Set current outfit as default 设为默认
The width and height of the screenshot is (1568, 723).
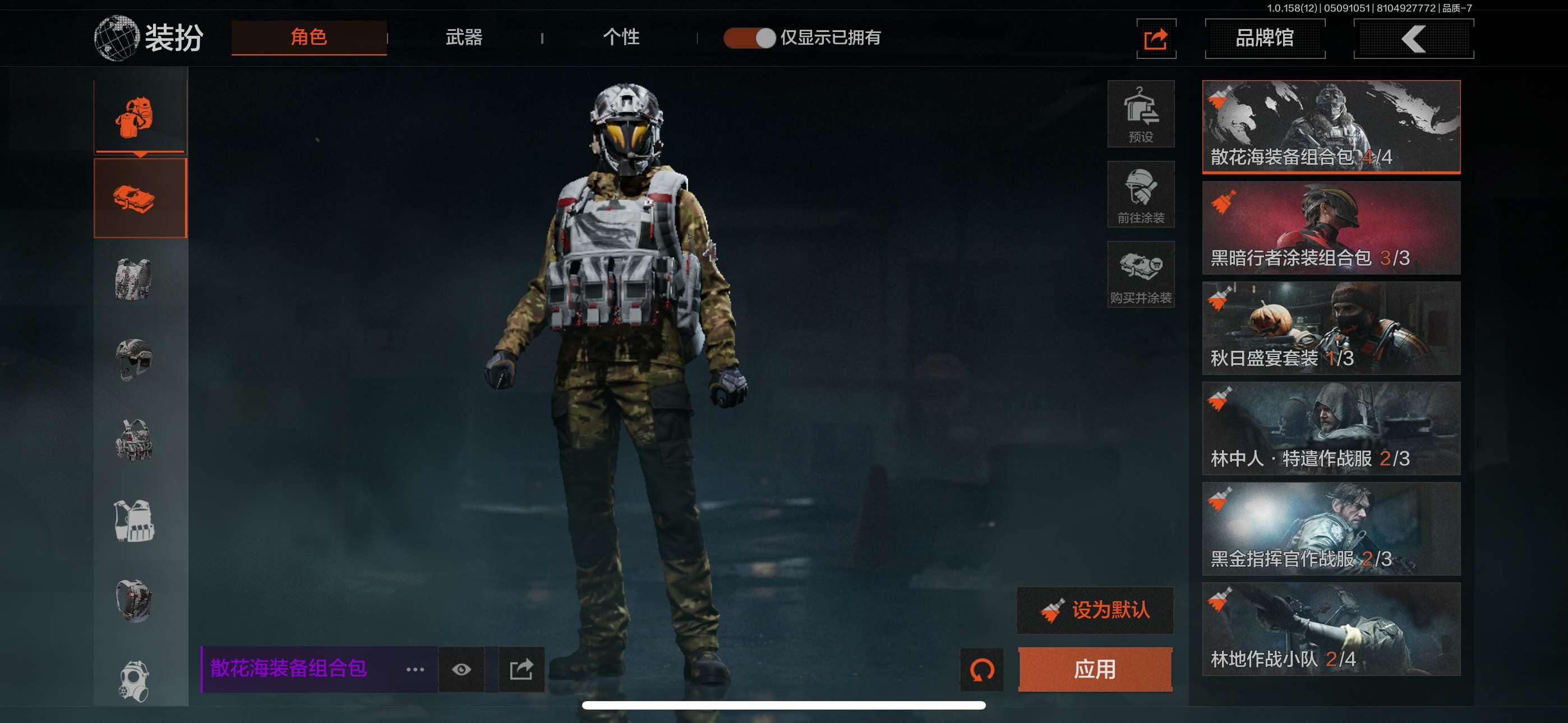pos(1095,610)
